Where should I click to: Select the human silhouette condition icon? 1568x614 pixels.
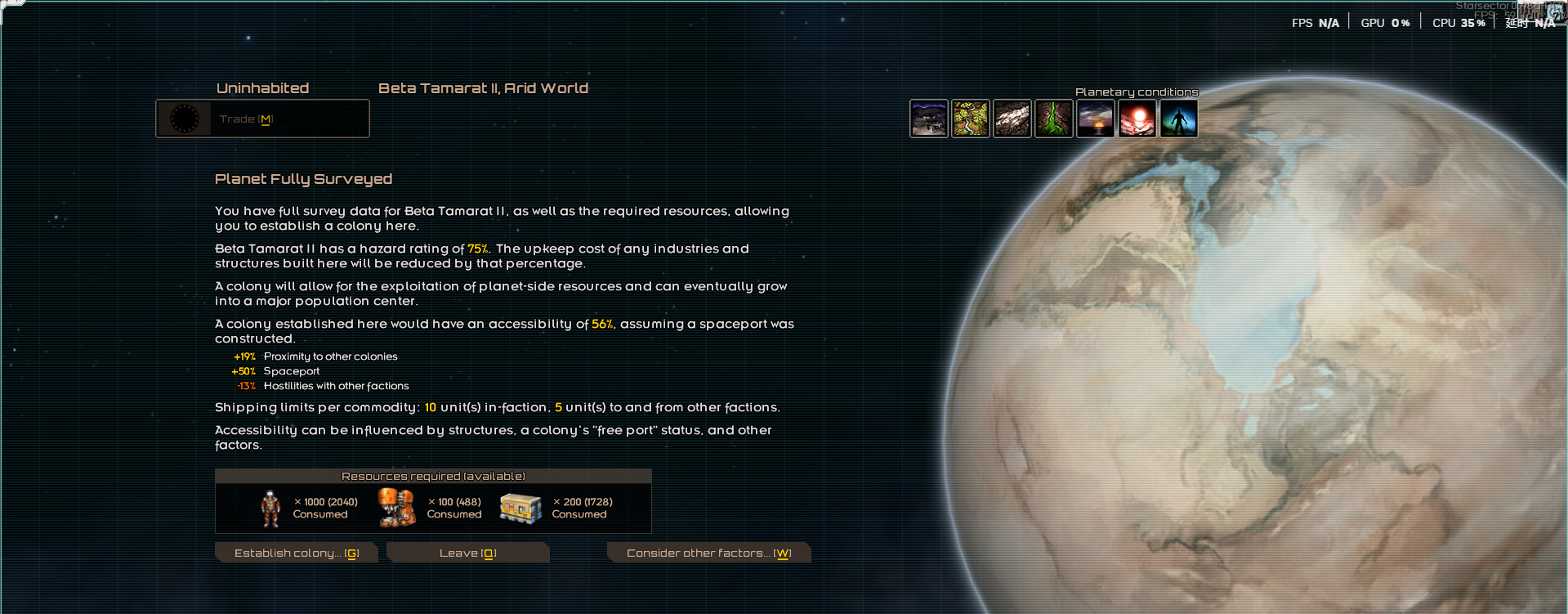1179,119
